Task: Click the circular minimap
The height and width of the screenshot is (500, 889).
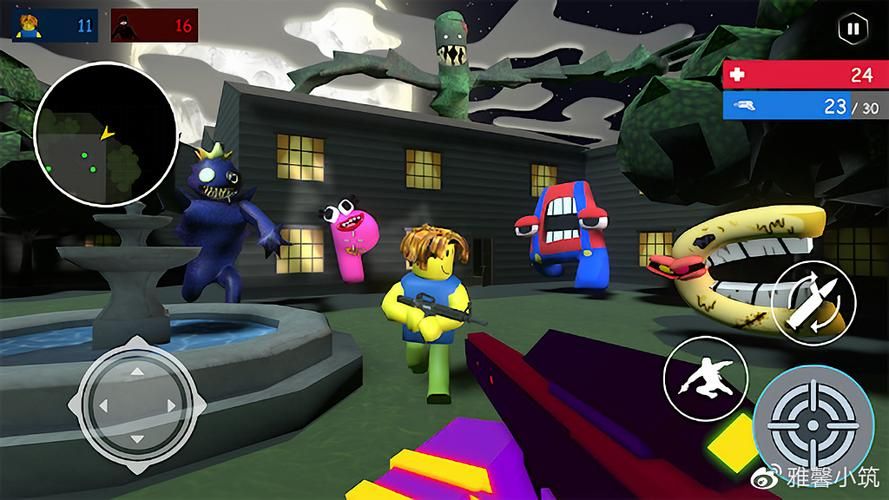Action: coord(106,137)
